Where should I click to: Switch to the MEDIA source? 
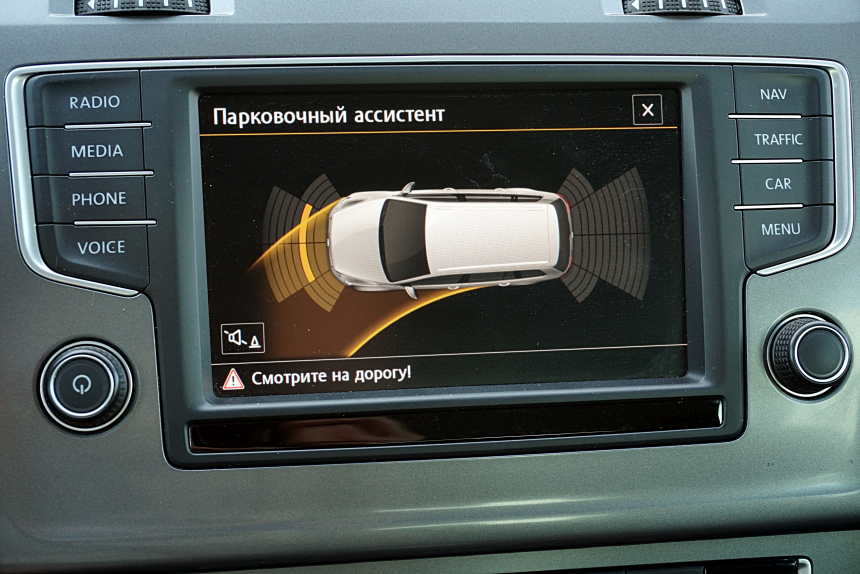pos(96,151)
